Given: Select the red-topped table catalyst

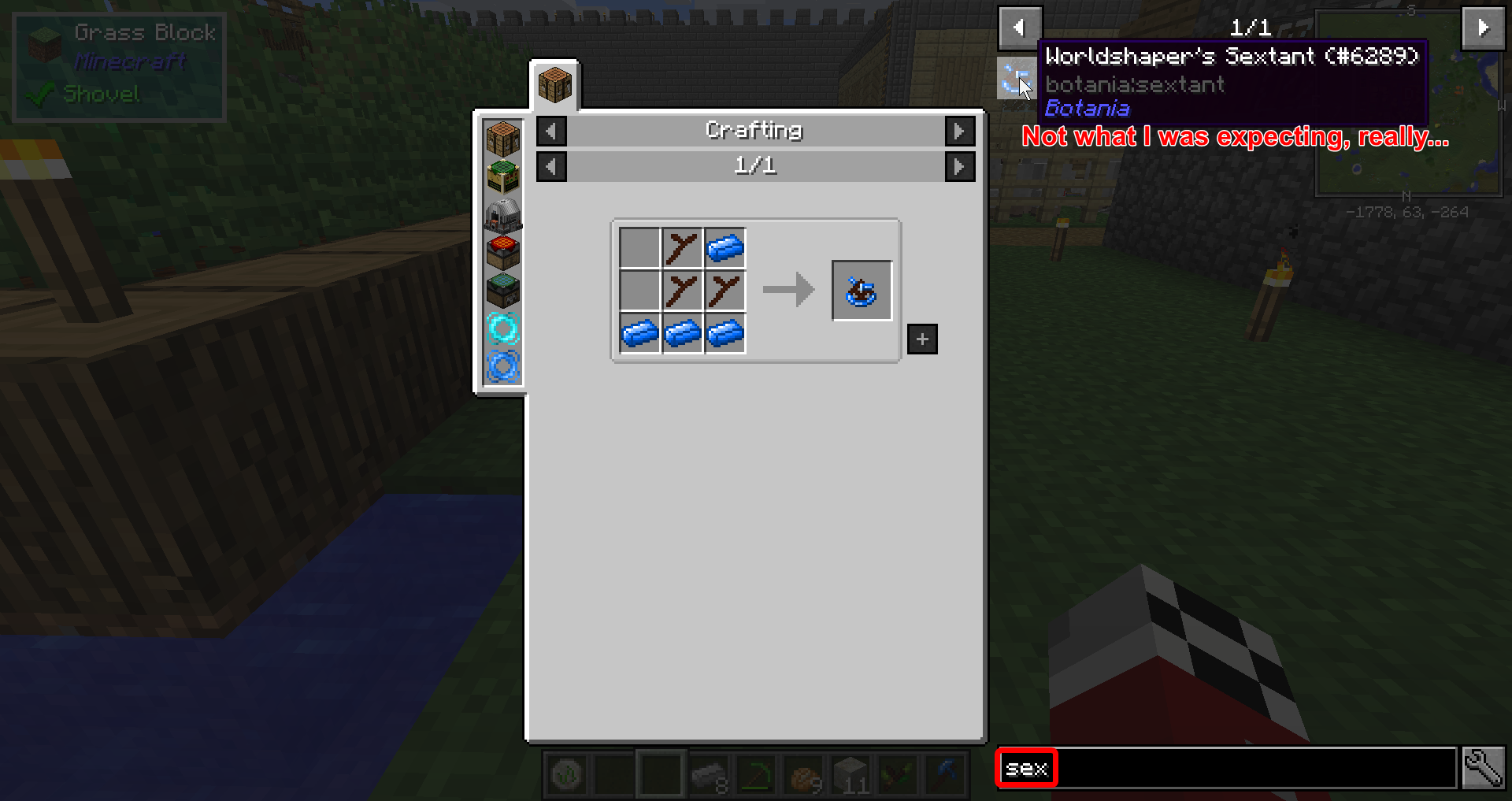Looking at the screenshot, I should (503, 252).
